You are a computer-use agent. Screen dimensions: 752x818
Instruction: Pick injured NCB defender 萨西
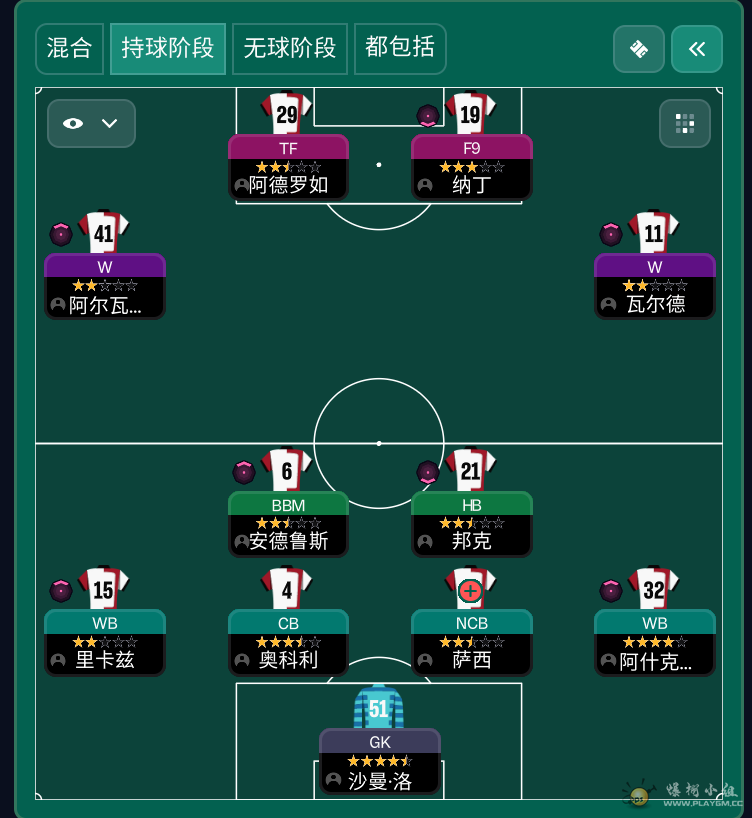click(471, 641)
